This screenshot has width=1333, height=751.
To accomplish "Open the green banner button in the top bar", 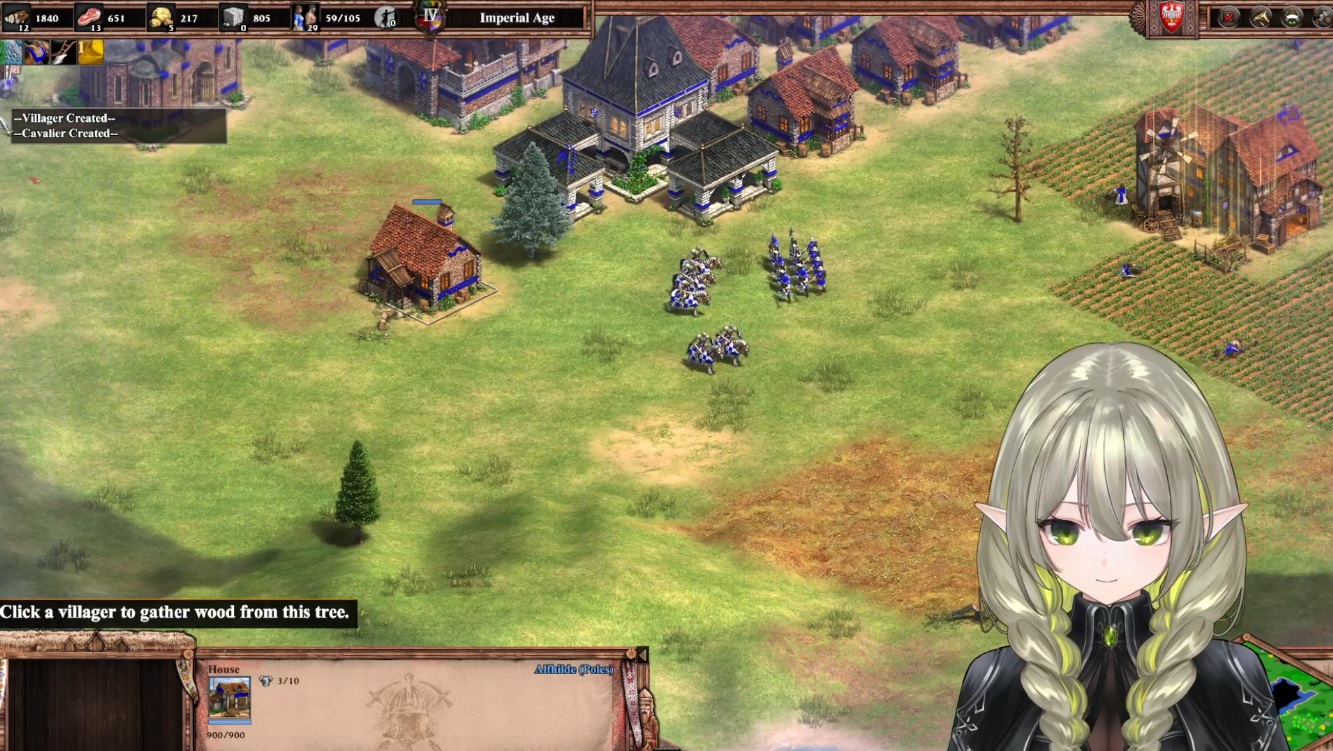I will tap(1293, 17).
